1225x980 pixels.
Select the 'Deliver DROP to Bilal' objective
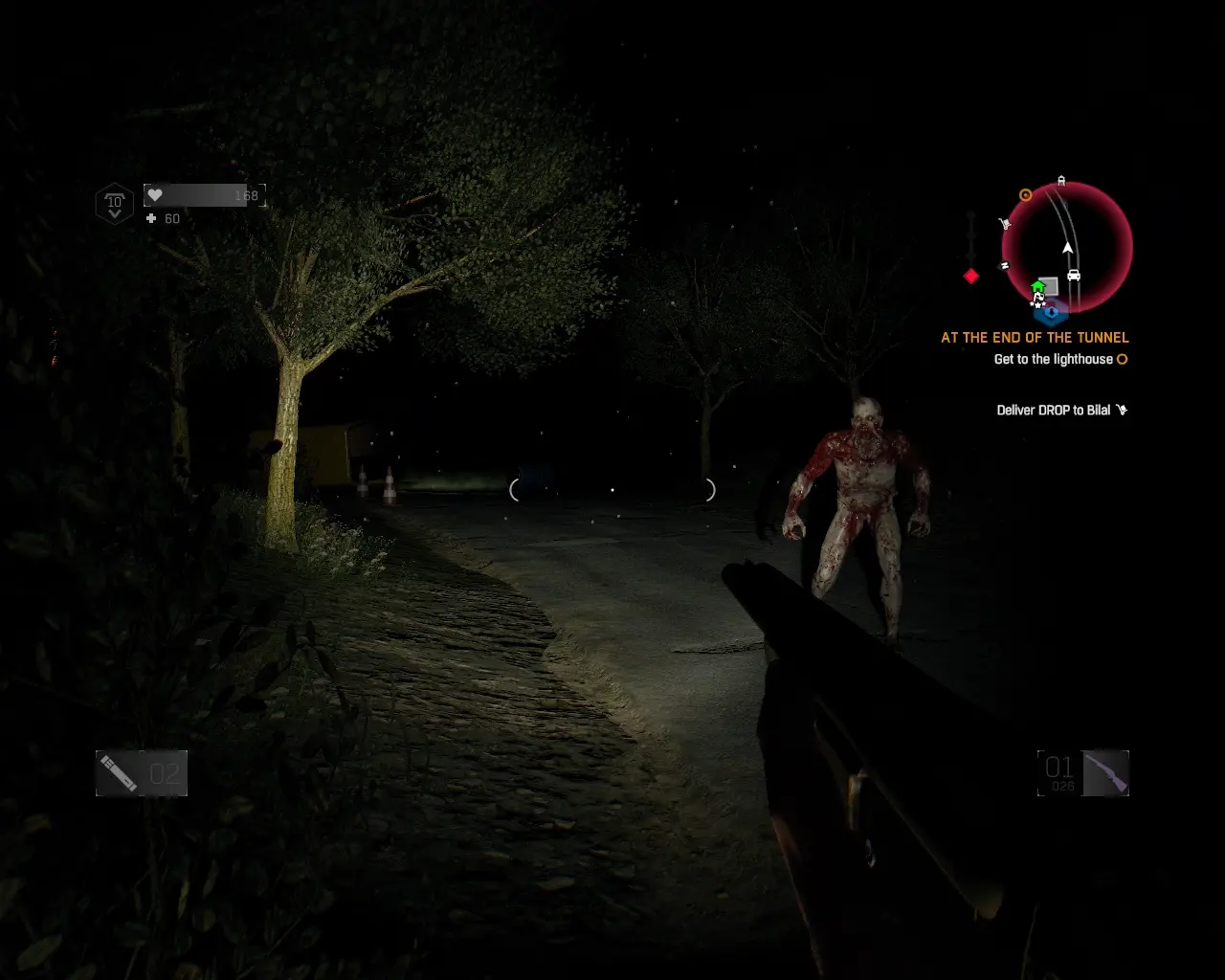click(x=1053, y=411)
